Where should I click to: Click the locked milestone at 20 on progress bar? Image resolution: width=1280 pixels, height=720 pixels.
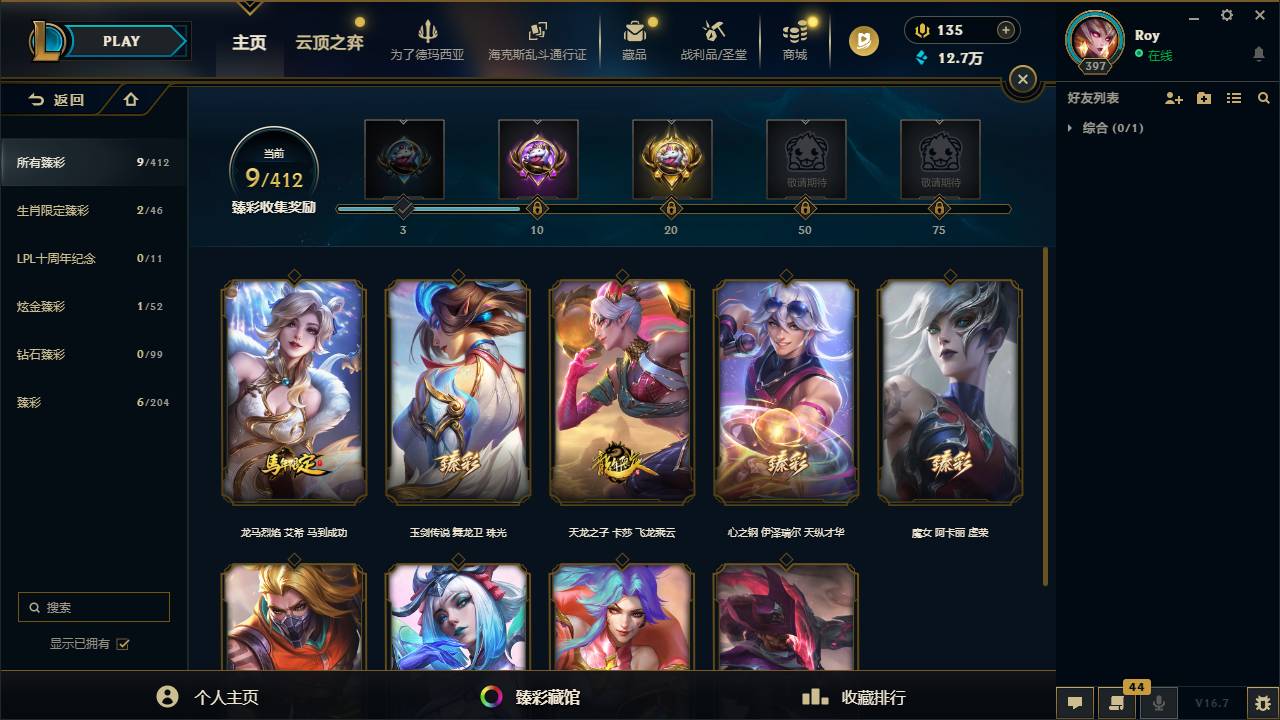[x=671, y=208]
